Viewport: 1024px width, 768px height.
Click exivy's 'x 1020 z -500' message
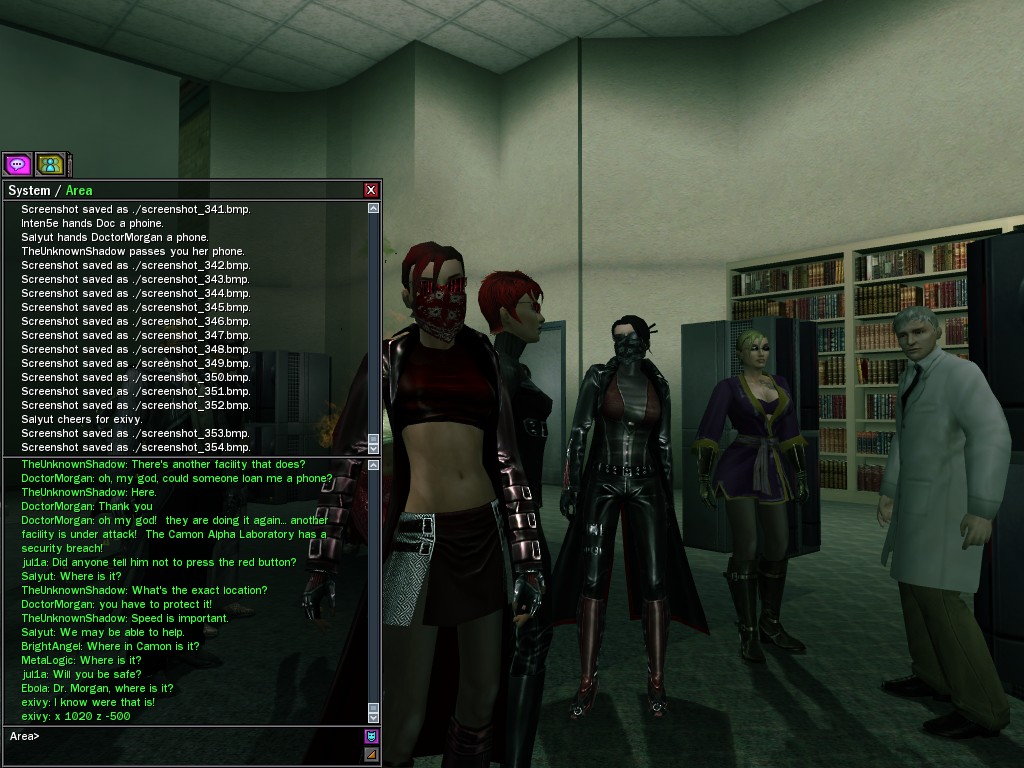coord(76,716)
